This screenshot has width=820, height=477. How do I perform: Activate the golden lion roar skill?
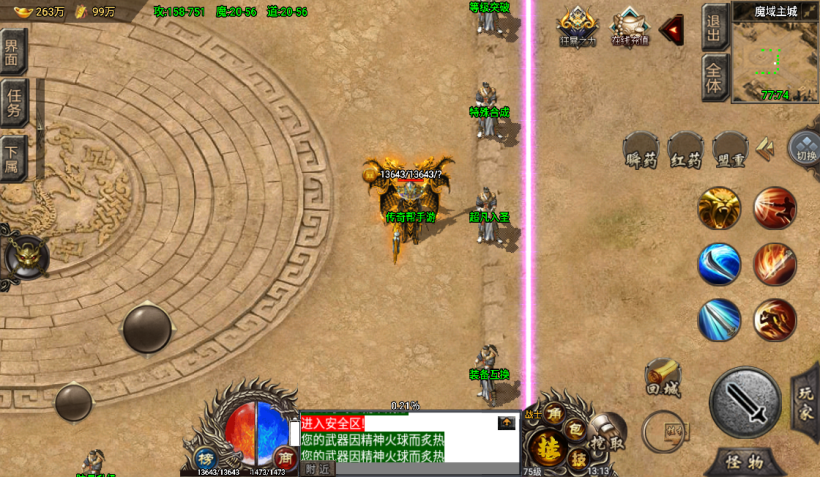click(720, 207)
